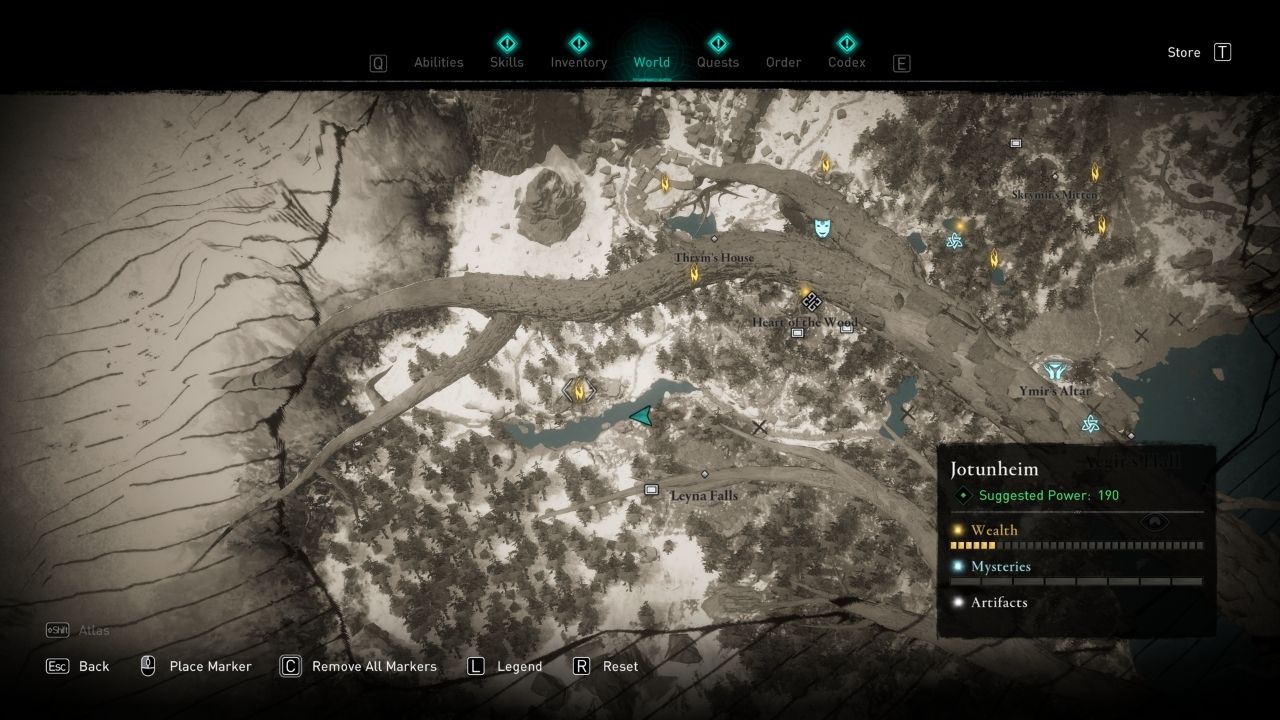Click the teal player arrow marker
This screenshot has height=720, width=1280.
tap(643, 416)
